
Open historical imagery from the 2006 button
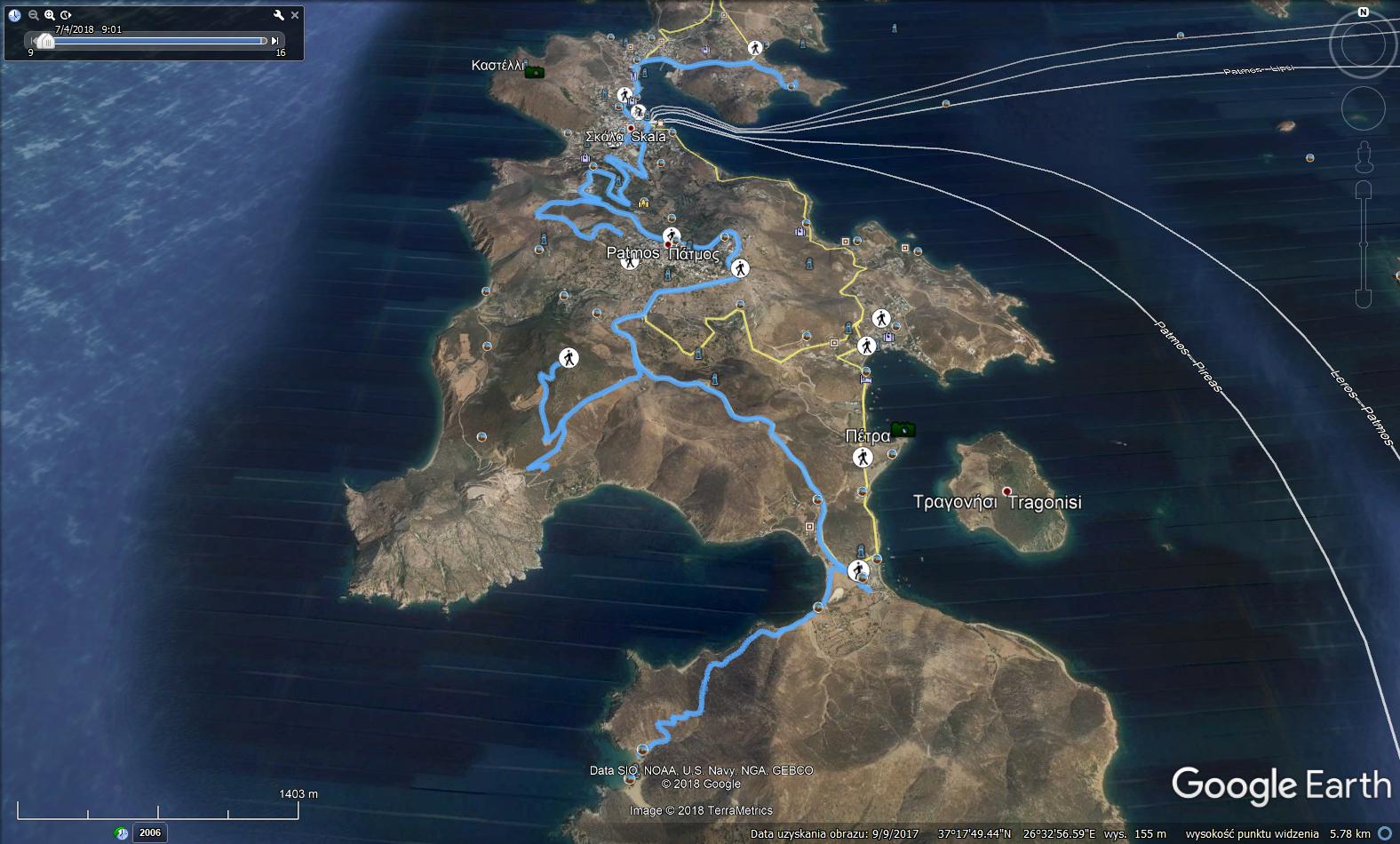[x=149, y=832]
